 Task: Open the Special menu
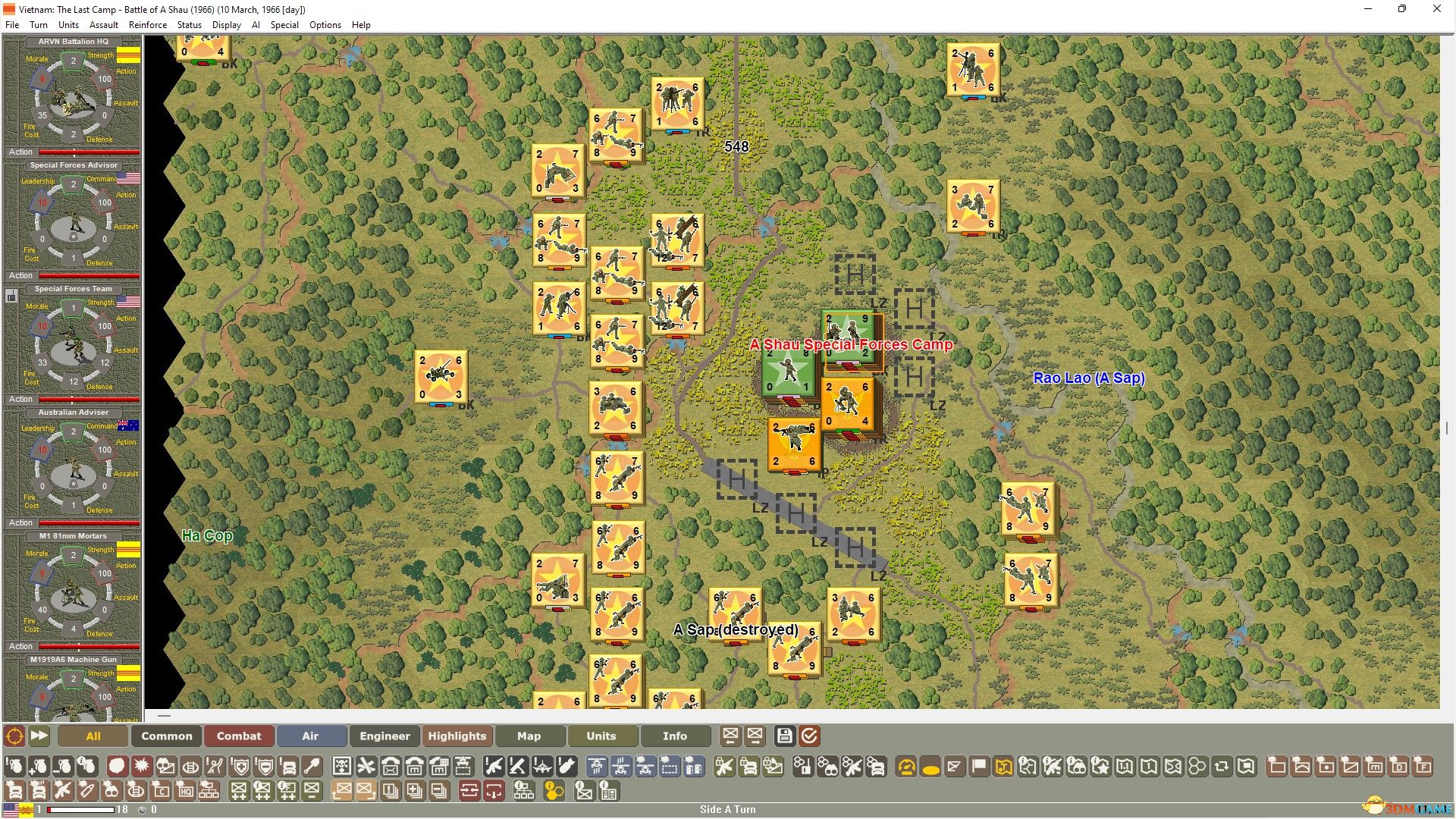tap(284, 24)
